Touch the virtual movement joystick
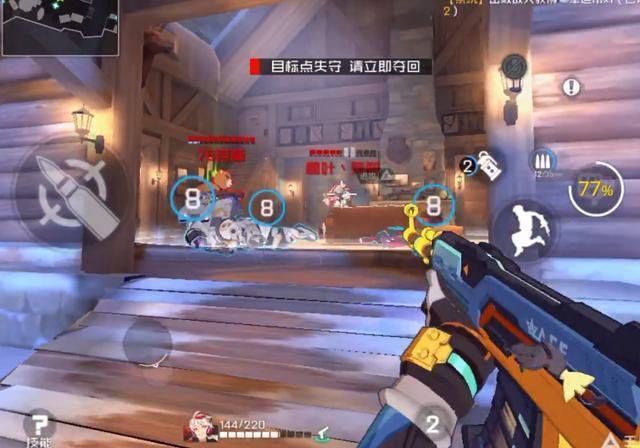 148,344
